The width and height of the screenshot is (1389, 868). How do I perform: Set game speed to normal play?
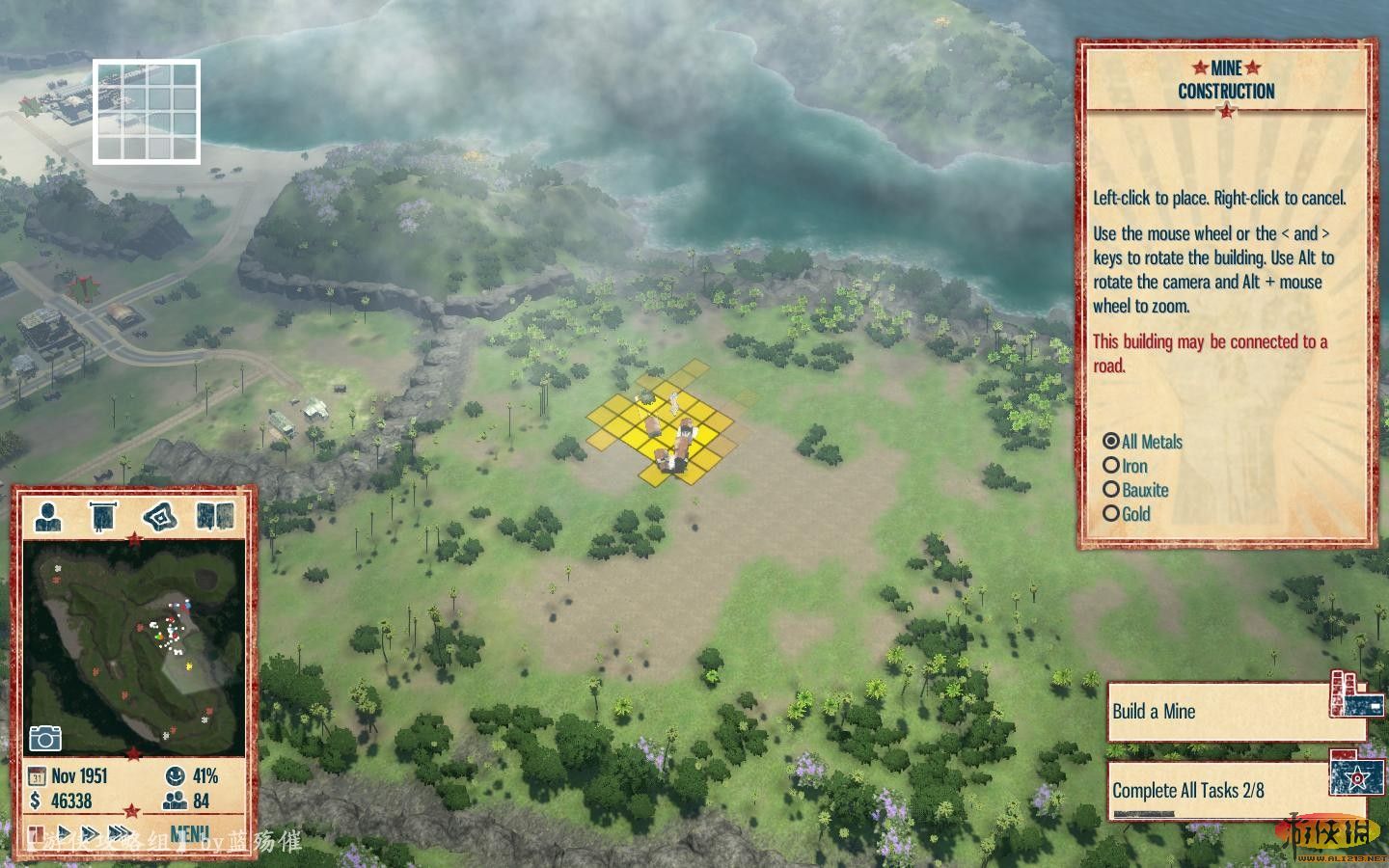tap(64, 833)
